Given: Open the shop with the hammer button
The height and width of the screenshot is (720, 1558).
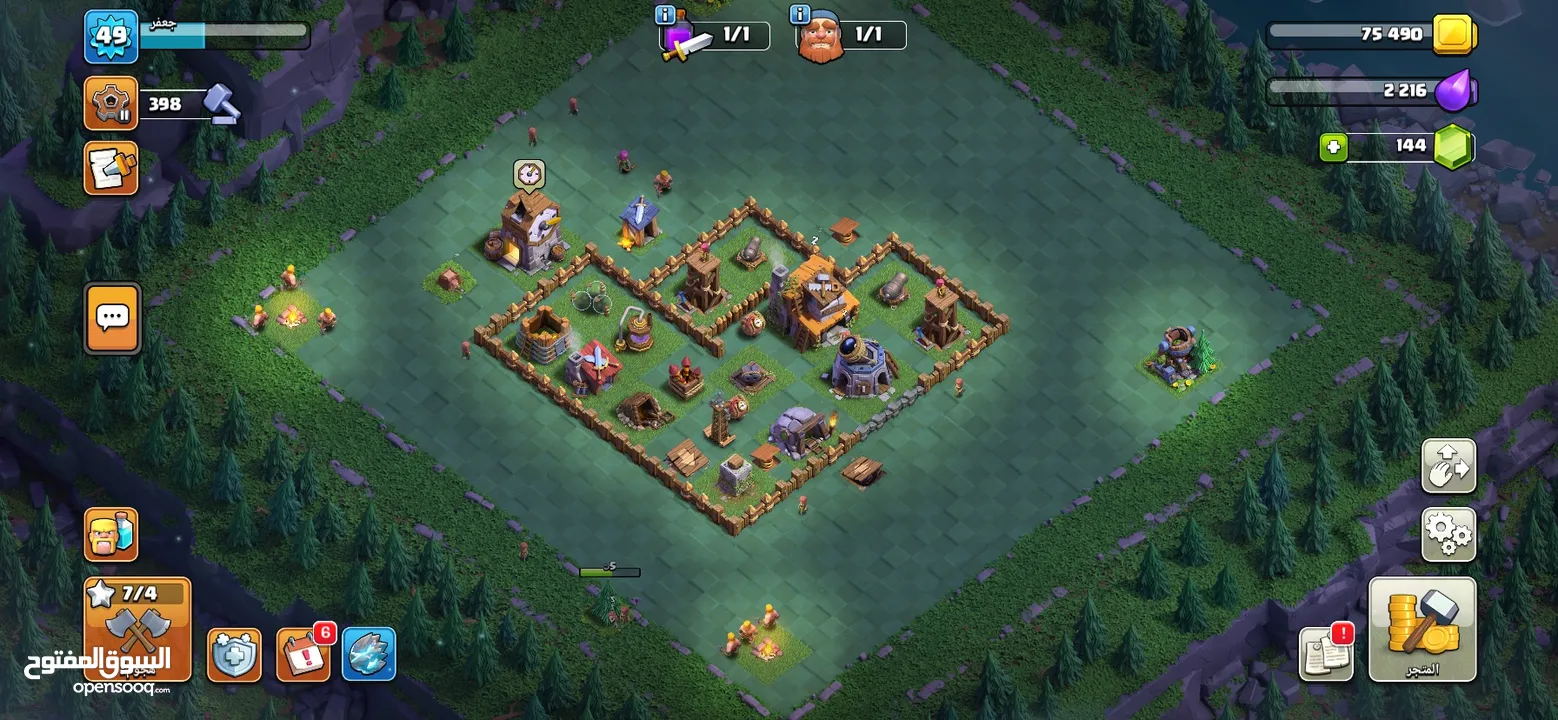Looking at the screenshot, I should pos(1421,628).
